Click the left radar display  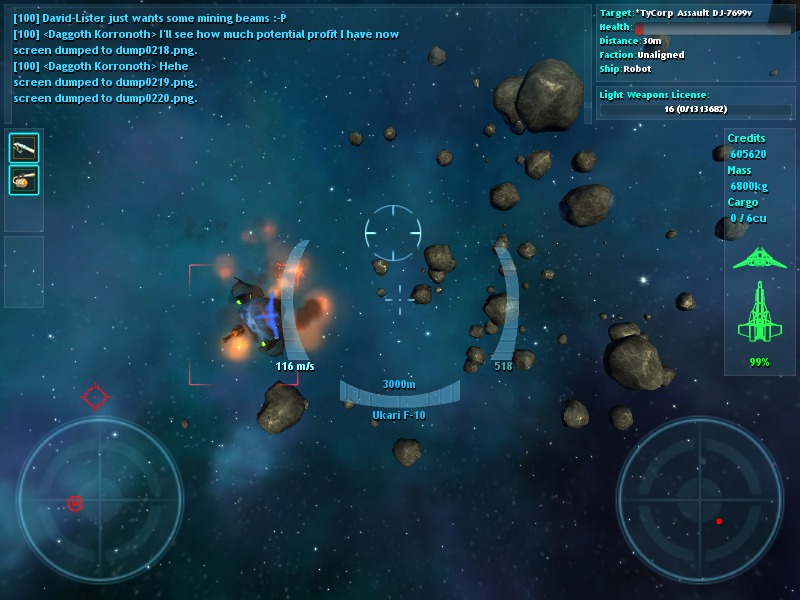click(99, 500)
